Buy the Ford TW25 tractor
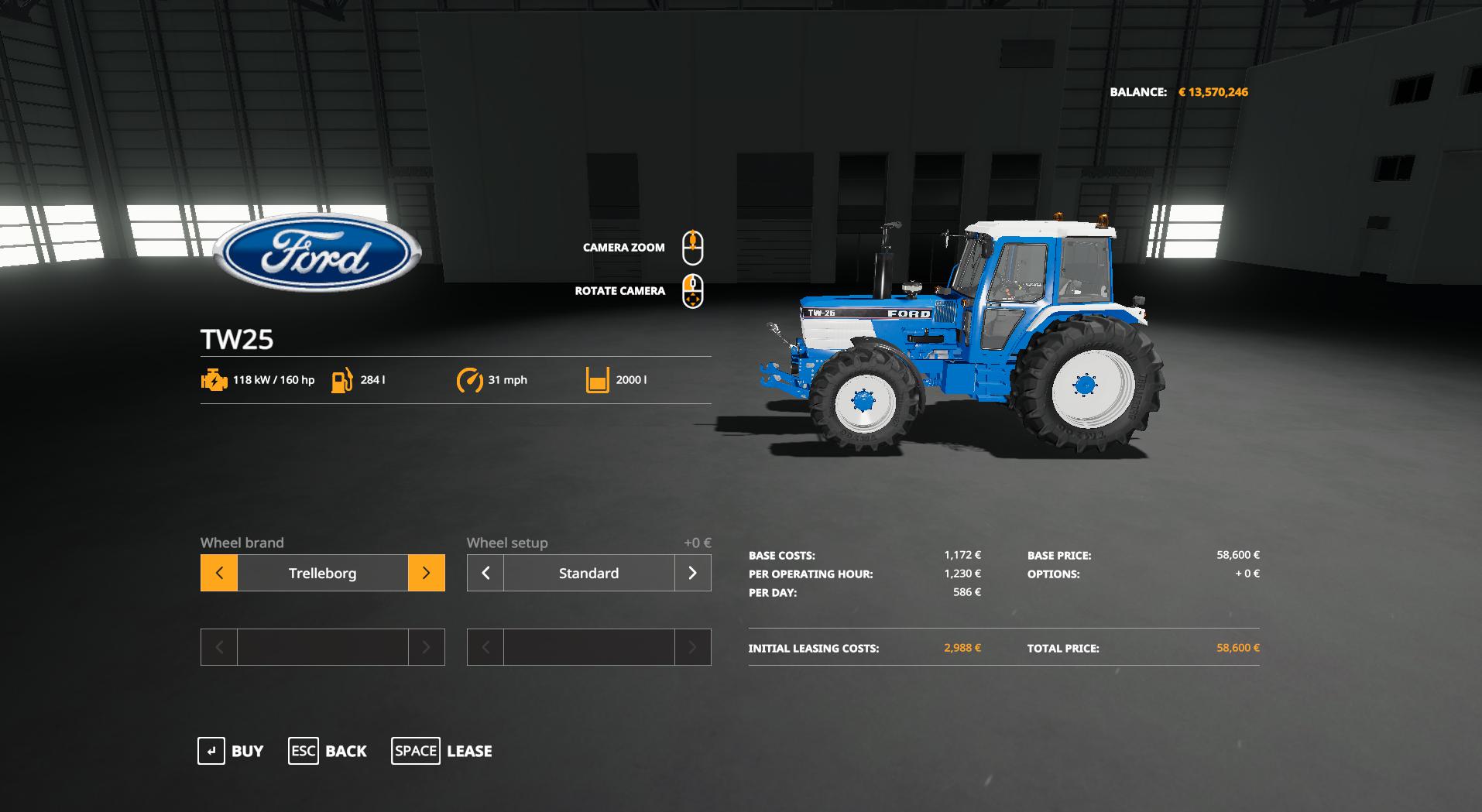 (x=231, y=751)
